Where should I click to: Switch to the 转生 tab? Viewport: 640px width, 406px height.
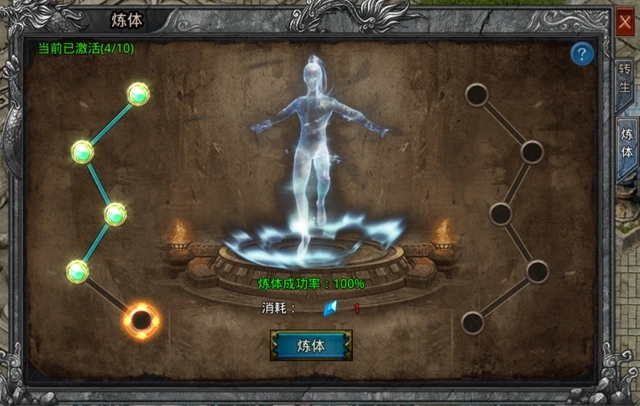(x=626, y=78)
